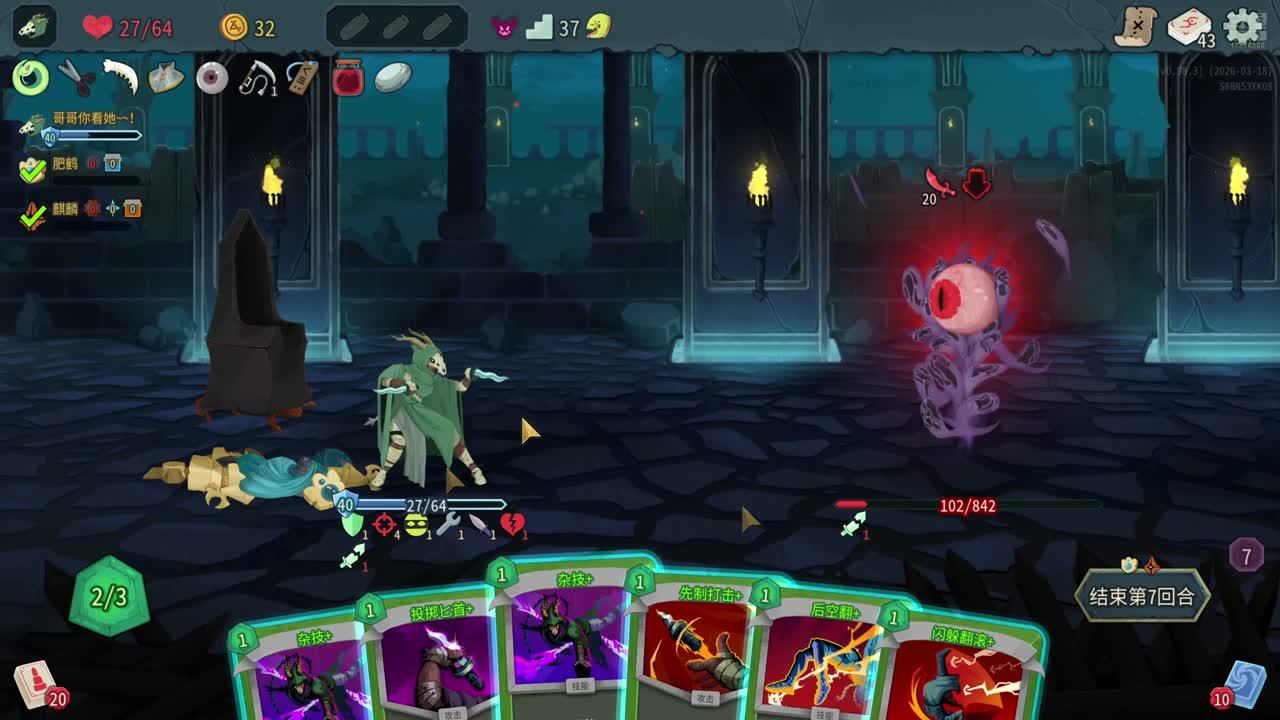Screen dimensions: 1280x720
Task: Show the exhaust pile with 7 cards
Action: tap(1246, 554)
